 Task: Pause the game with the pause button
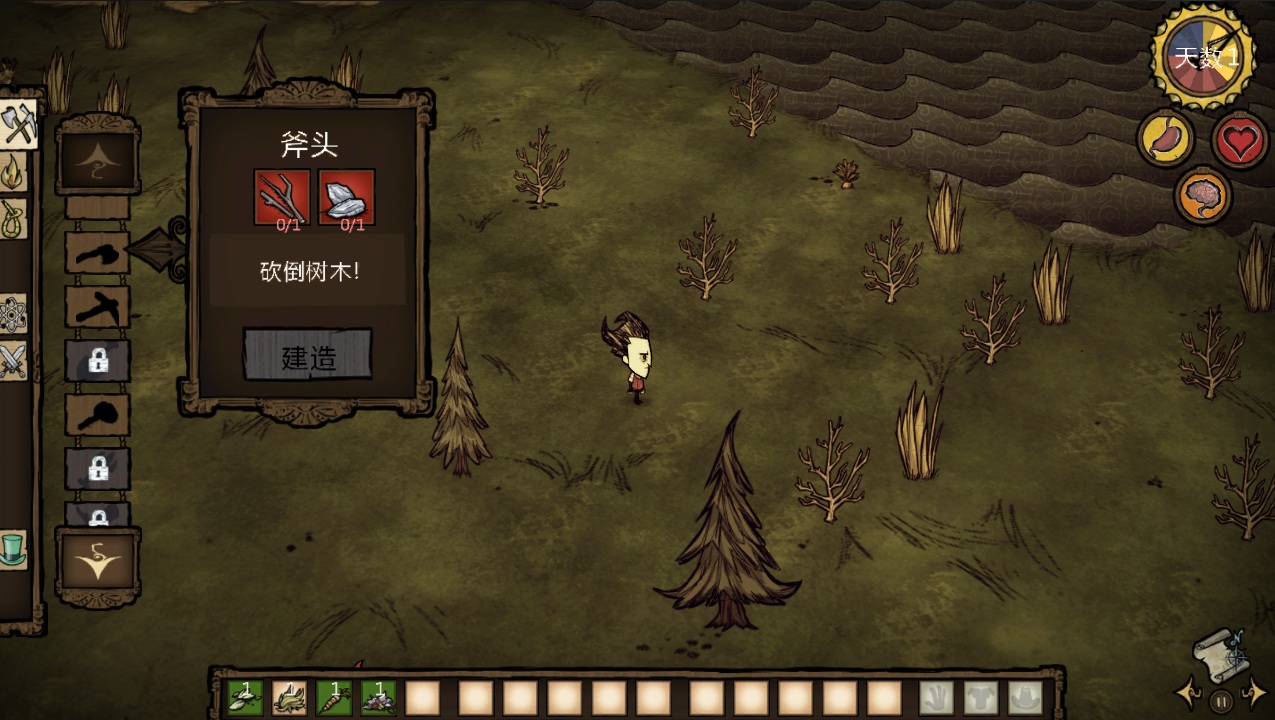(1220, 701)
